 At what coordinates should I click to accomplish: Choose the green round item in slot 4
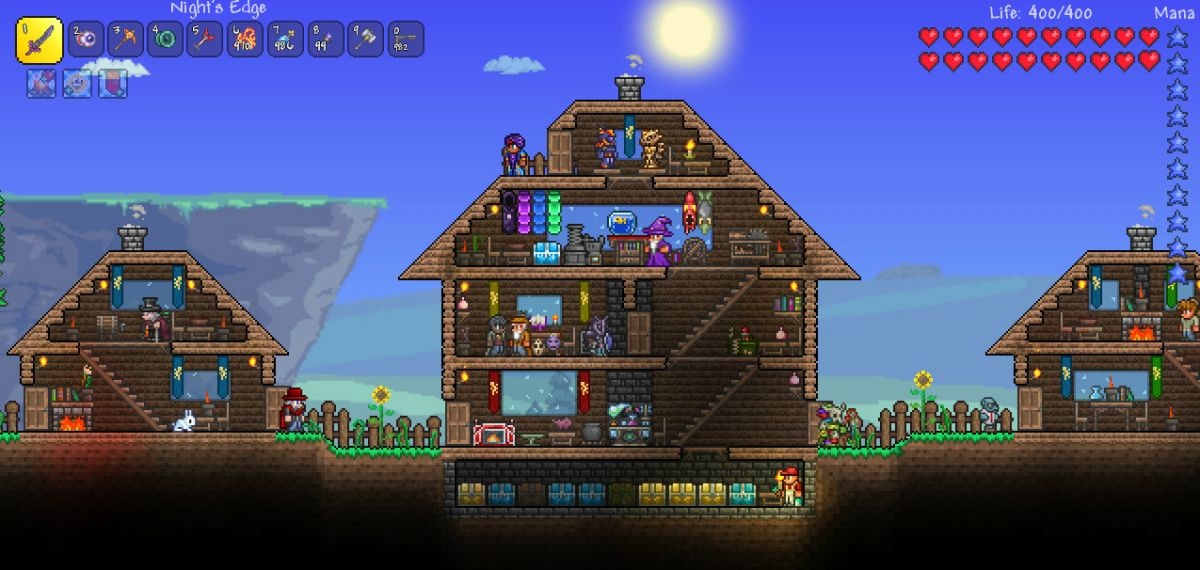pos(165,39)
